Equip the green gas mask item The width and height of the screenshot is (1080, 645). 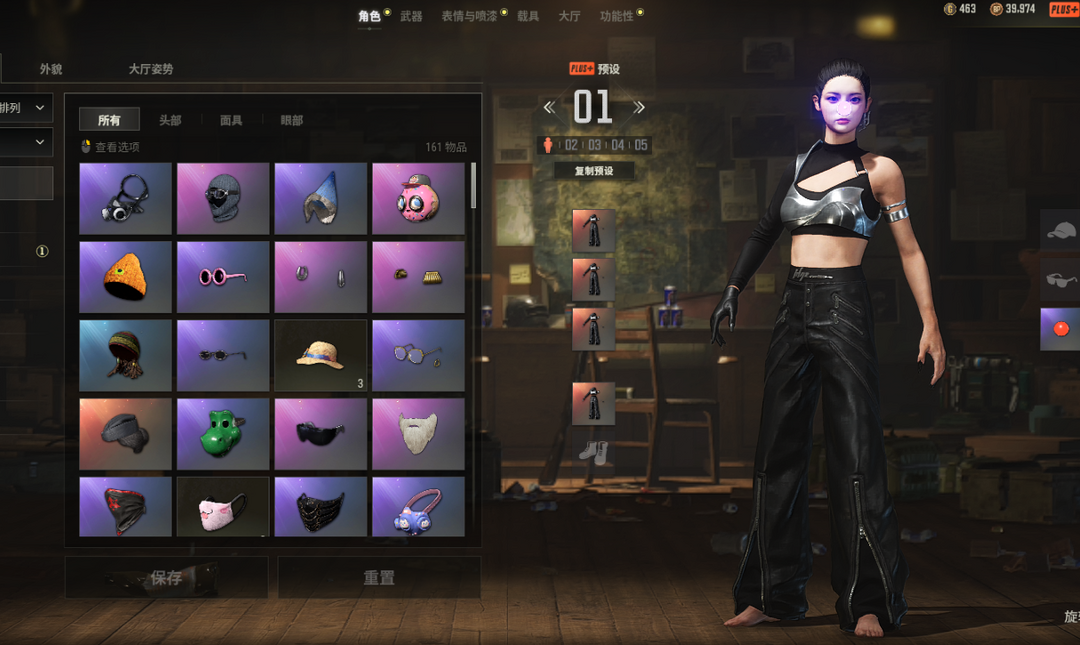[x=222, y=434]
